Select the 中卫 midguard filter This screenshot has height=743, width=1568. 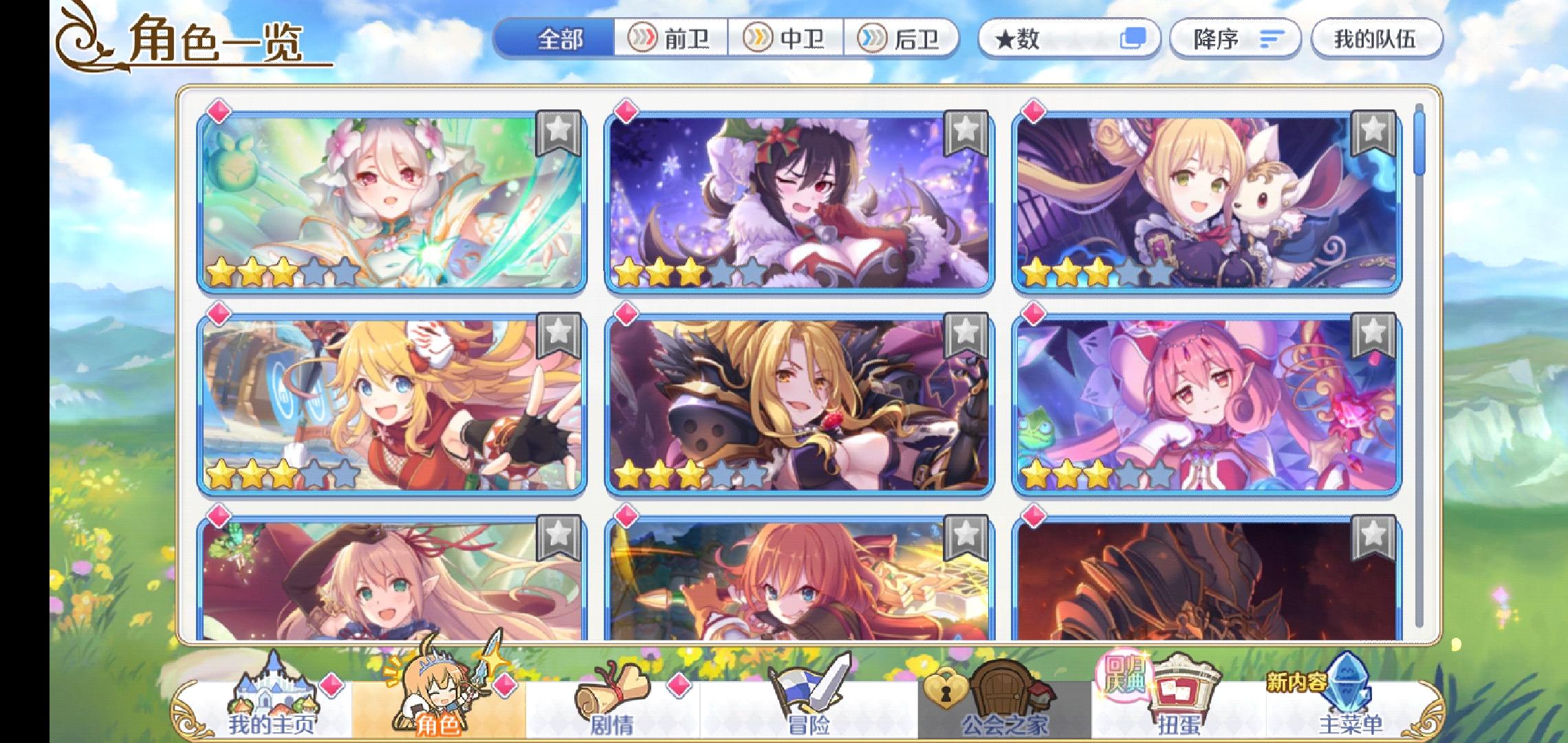[x=787, y=39]
